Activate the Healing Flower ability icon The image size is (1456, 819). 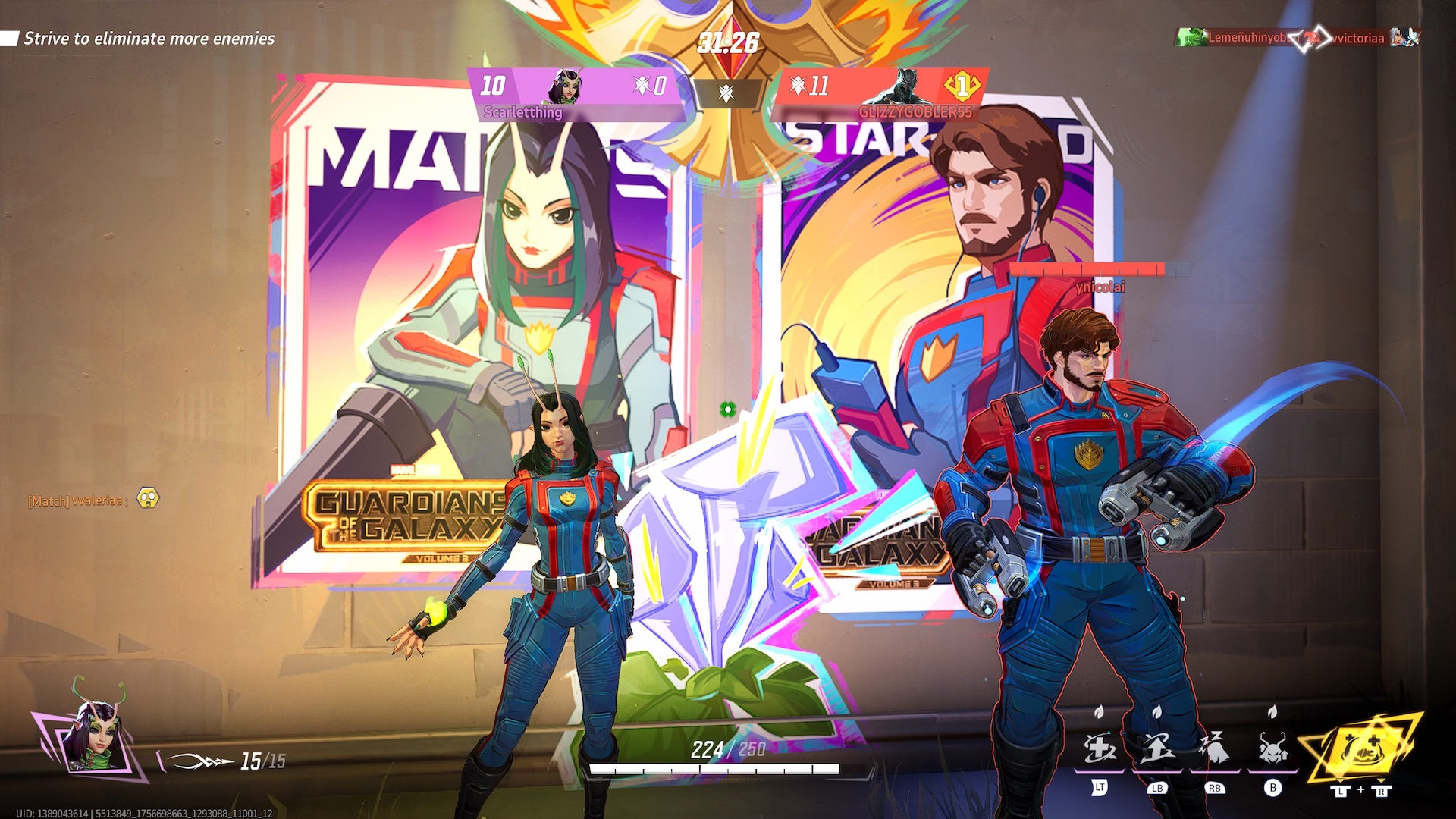coord(1100,749)
